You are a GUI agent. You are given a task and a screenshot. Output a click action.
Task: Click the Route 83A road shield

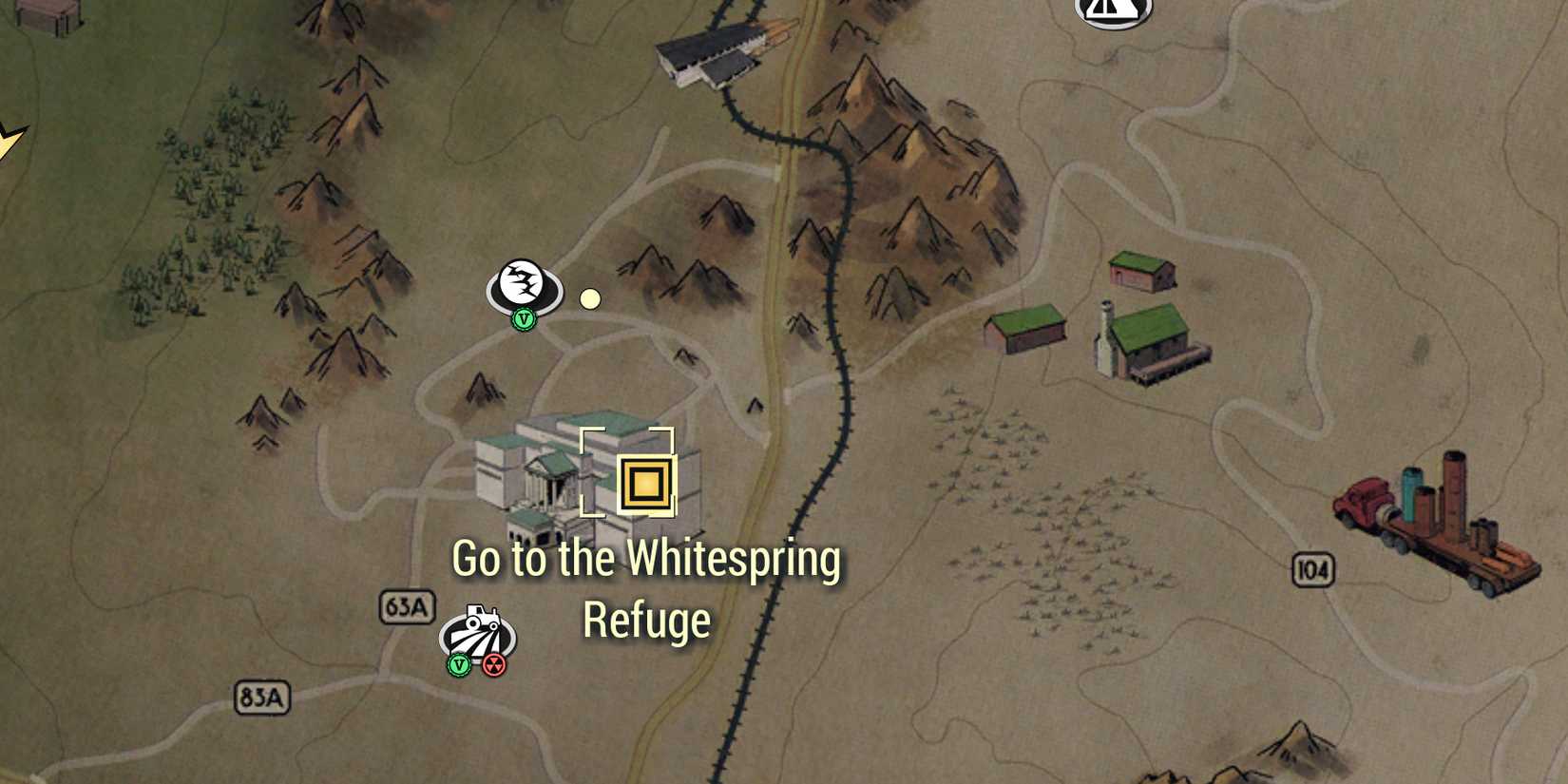(x=263, y=697)
